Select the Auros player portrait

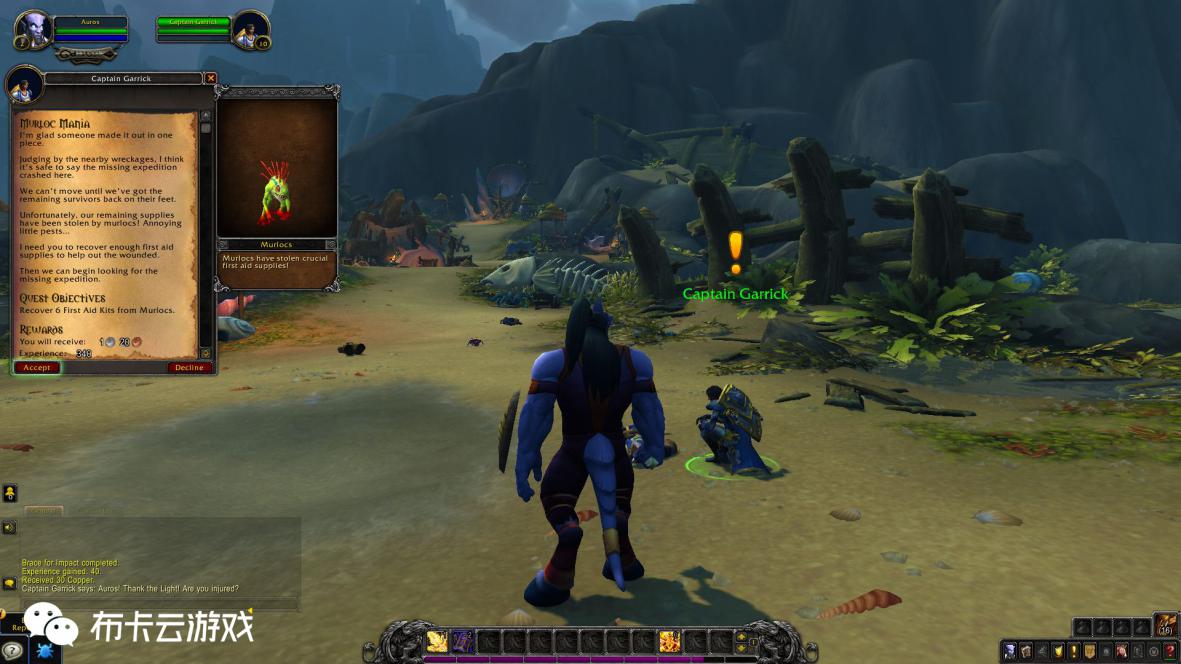point(31,30)
